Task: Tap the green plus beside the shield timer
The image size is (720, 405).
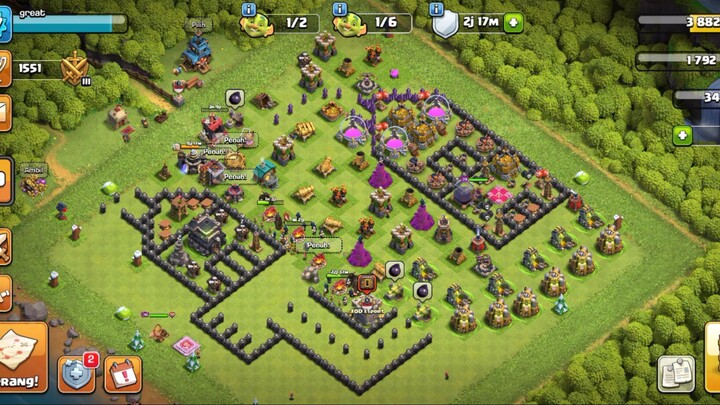Action: tap(513, 22)
